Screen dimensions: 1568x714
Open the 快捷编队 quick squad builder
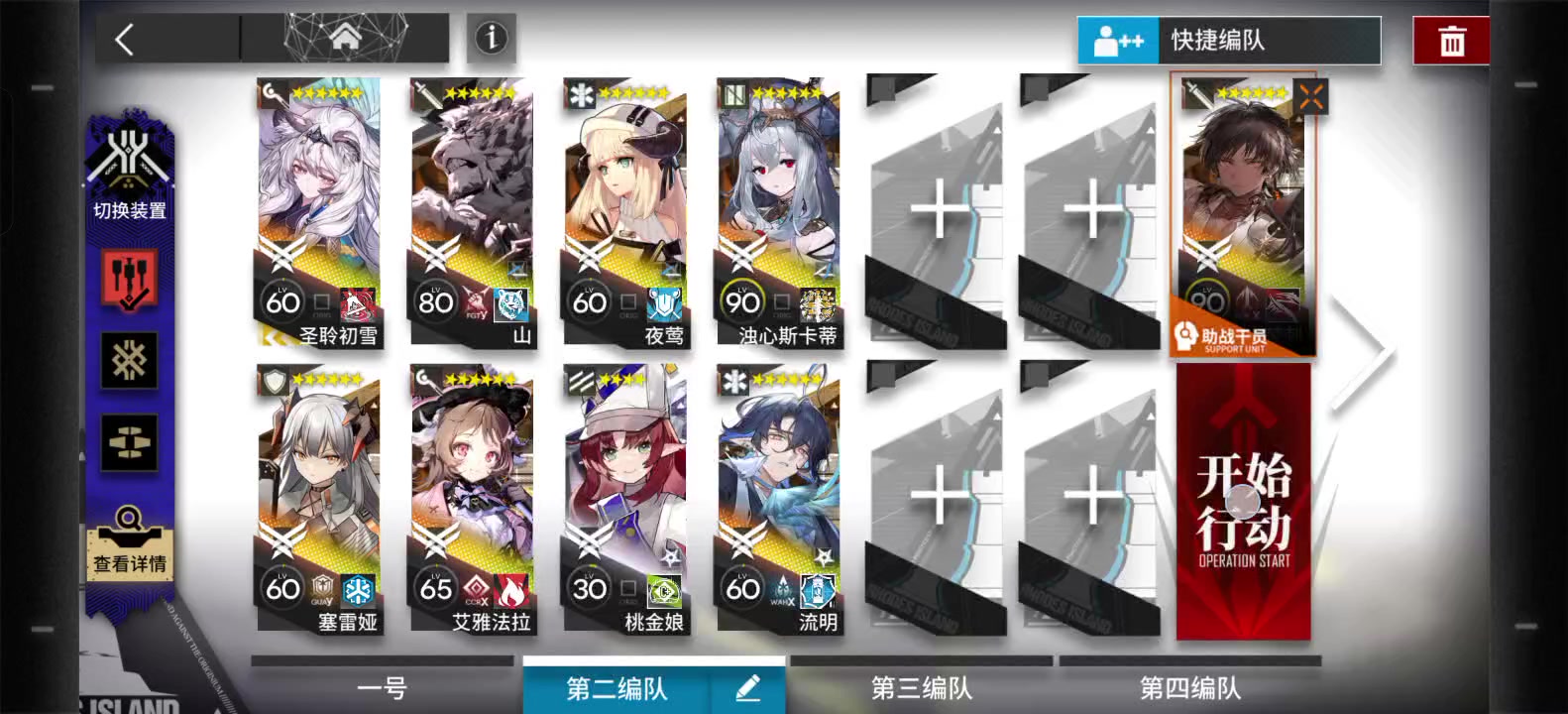[x=1229, y=41]
